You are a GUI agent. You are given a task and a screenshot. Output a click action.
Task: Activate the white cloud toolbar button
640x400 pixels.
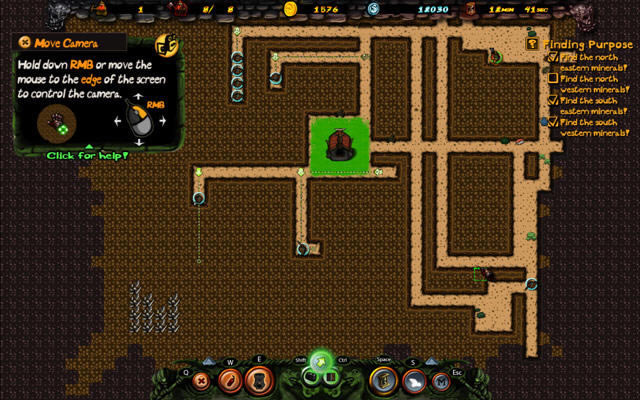pyautogui.click(x=412, y=380)
